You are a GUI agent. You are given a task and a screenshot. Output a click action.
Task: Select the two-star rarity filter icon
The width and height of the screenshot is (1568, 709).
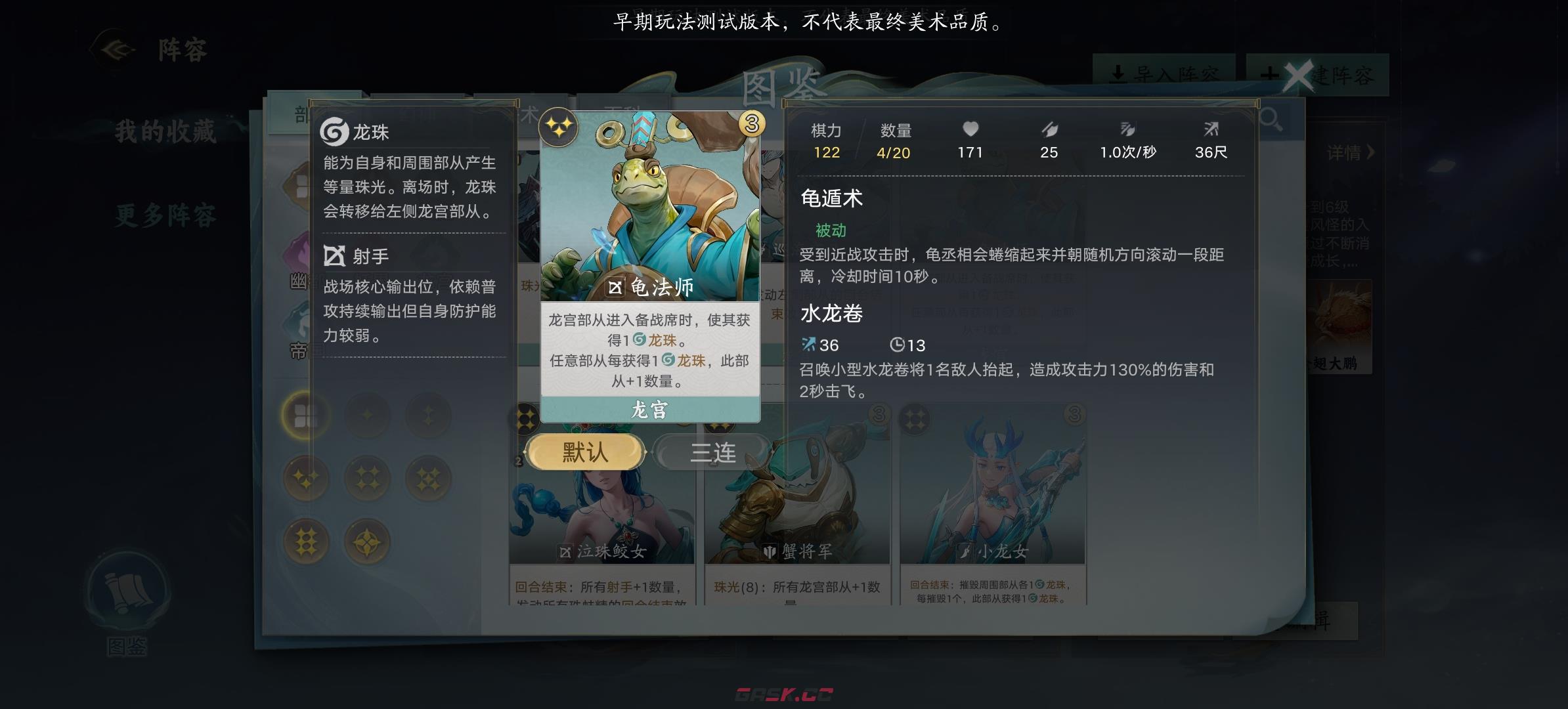pos(429,415)
